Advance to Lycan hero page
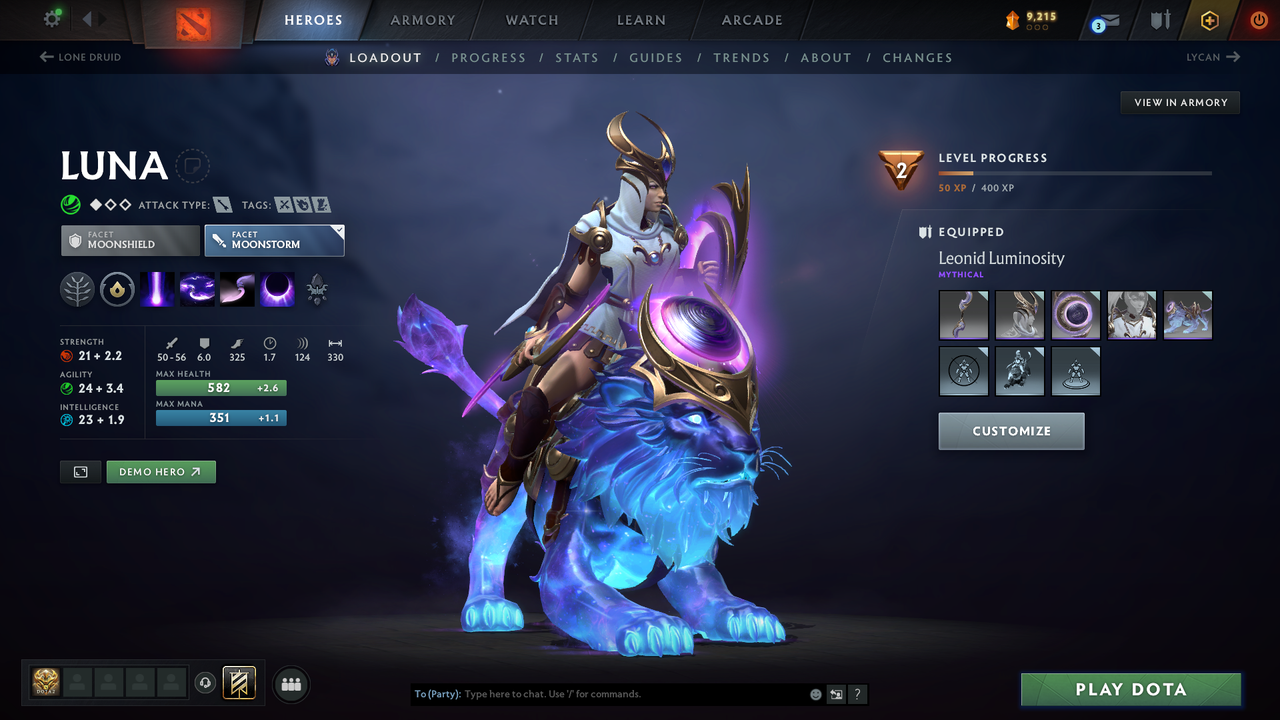 pos(1212,57)
